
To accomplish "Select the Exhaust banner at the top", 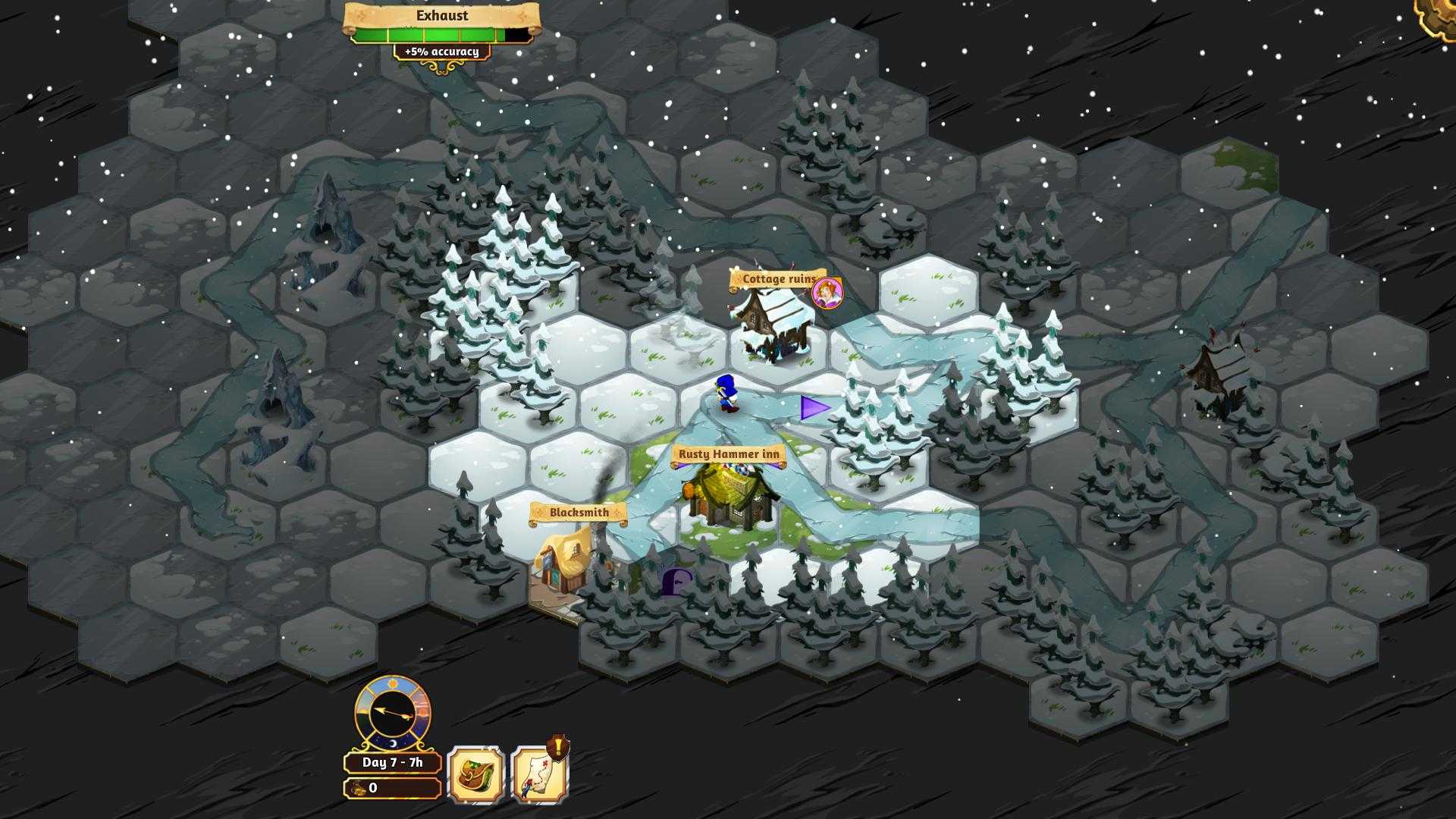I will (440, 15).
